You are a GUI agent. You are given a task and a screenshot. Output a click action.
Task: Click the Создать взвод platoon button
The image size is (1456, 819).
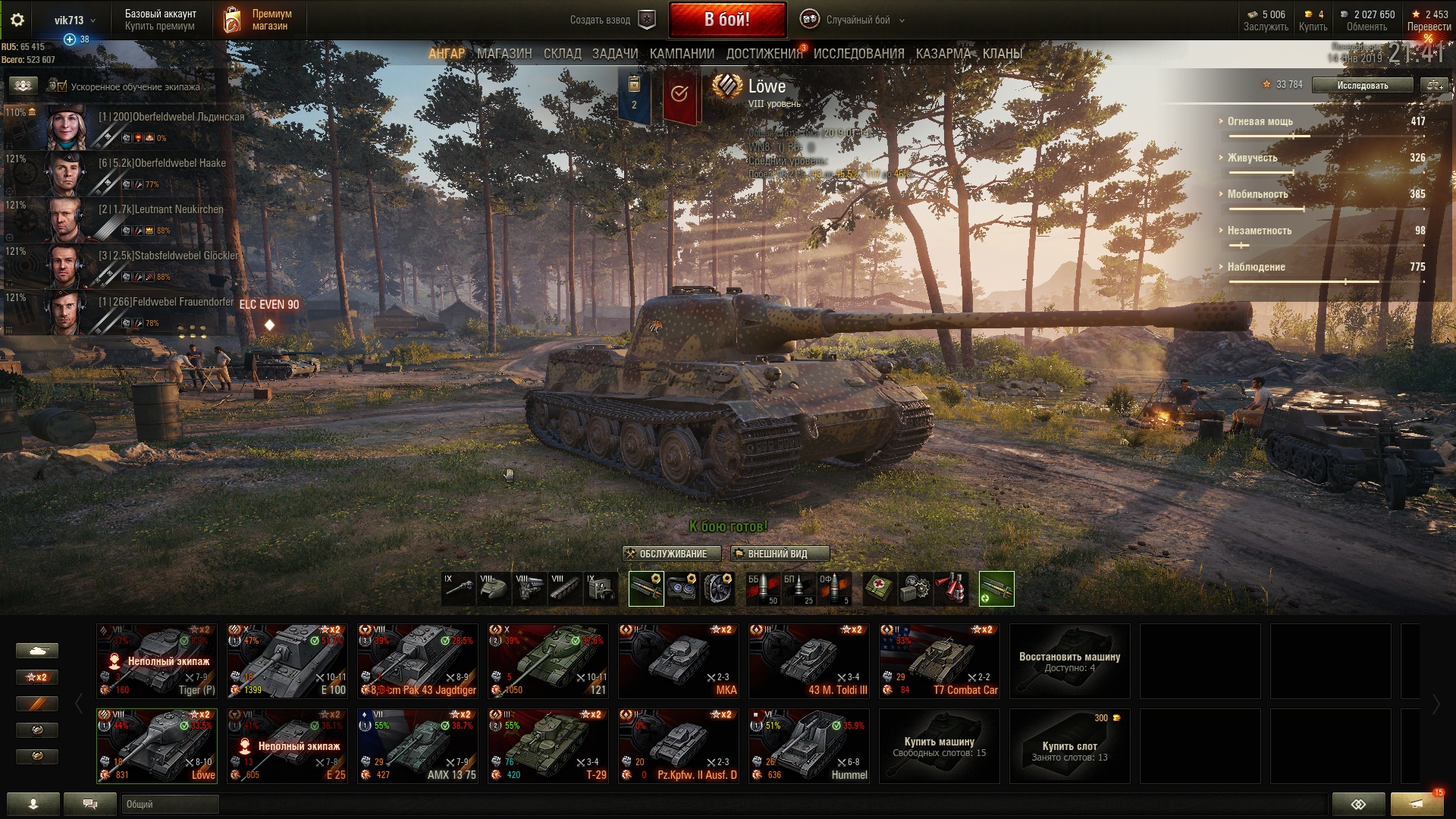pyautogui.click(x=611, y=20)
